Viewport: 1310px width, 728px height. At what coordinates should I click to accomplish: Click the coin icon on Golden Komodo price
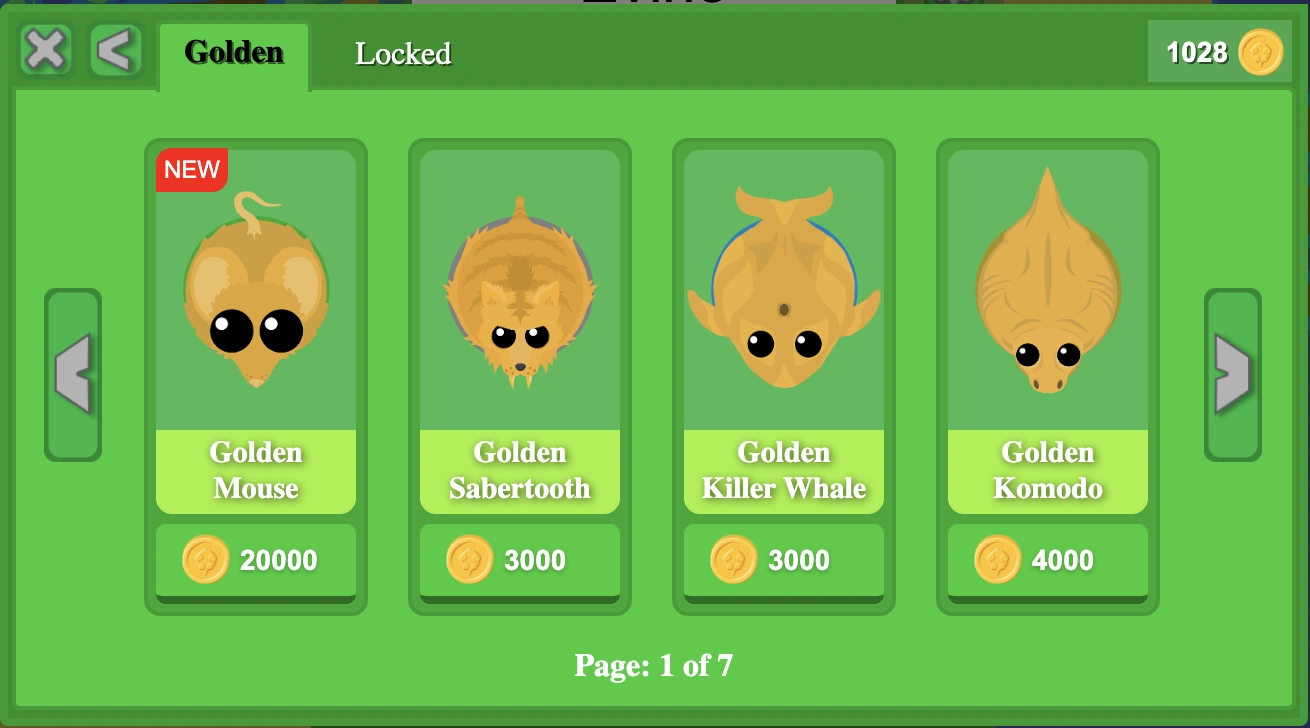point(996,560)
